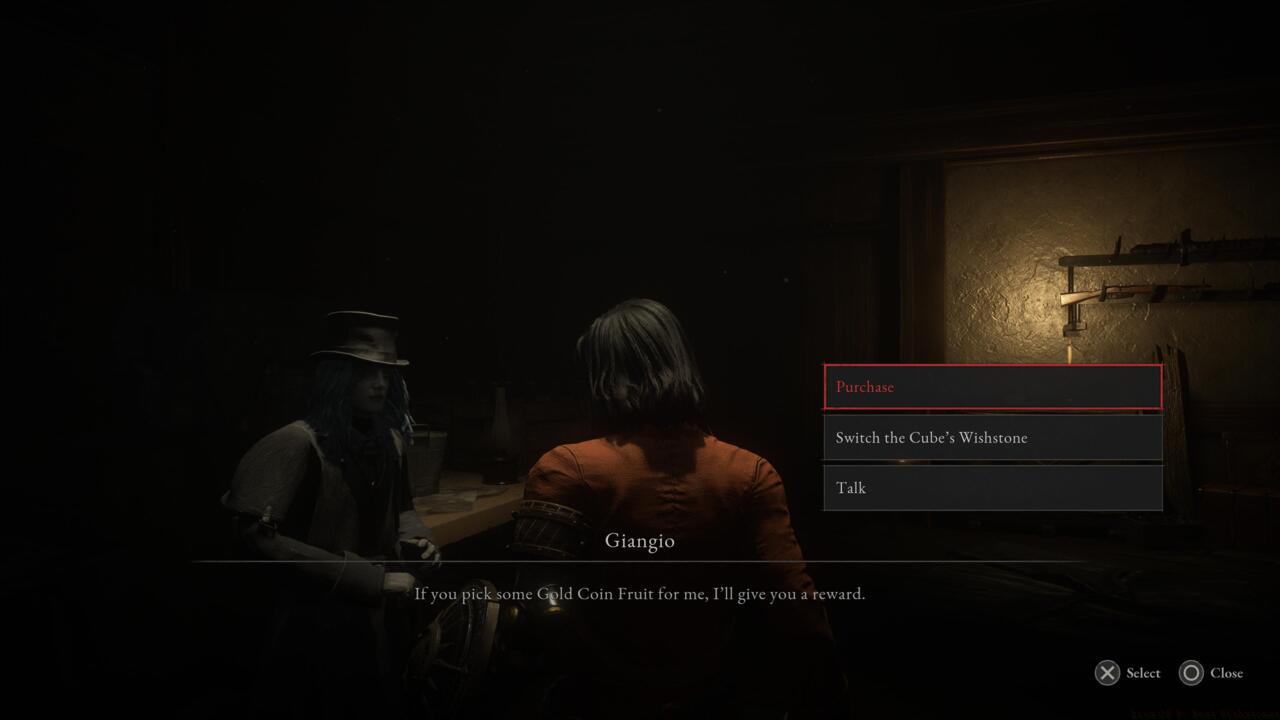The height and width of the screenshot is (720, 1280).
Task: Click the Close label next to the O icon
Action: (x=1227, y=673)
